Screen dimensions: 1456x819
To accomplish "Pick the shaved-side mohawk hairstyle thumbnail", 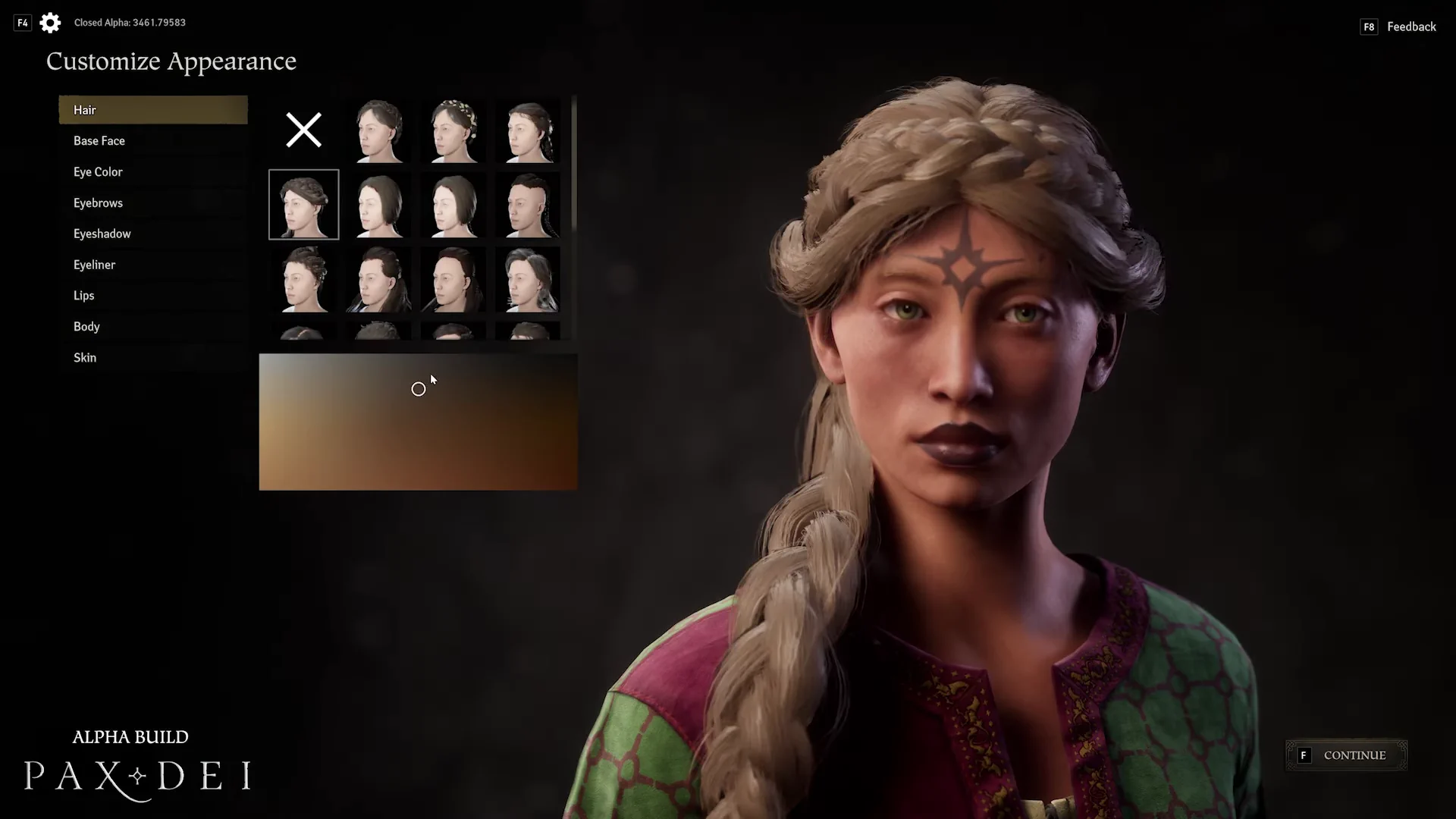I will [528, 205].
